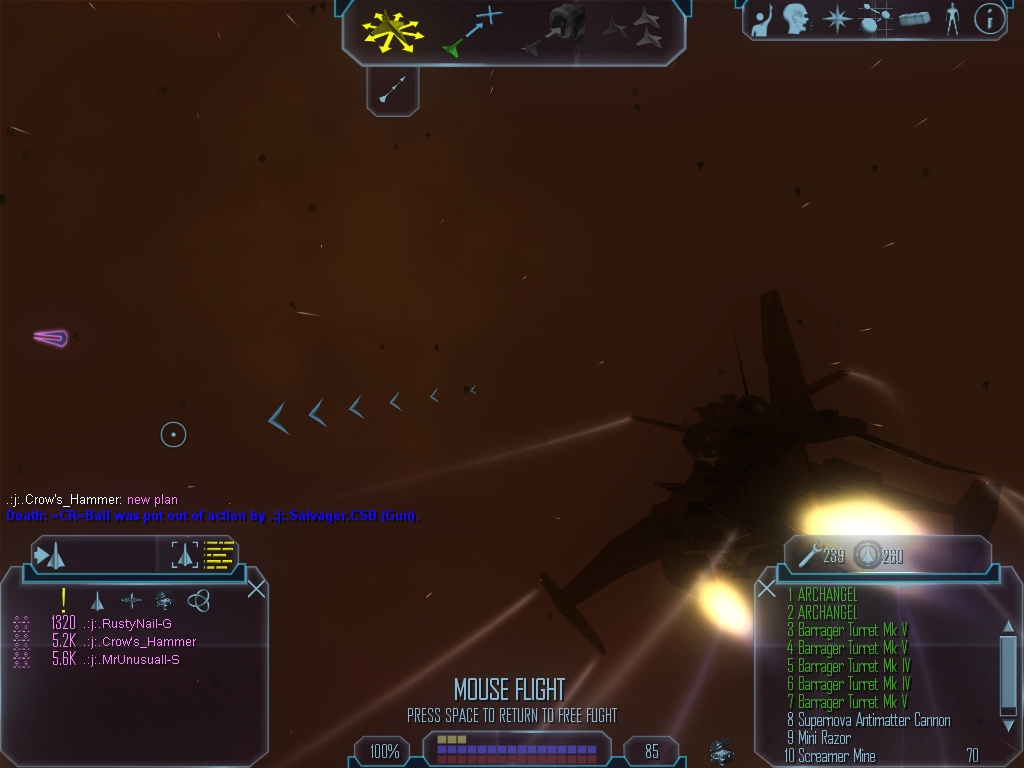Select the Go To maneuver icon
This screenshot has width=1024, height=768.
473,30
